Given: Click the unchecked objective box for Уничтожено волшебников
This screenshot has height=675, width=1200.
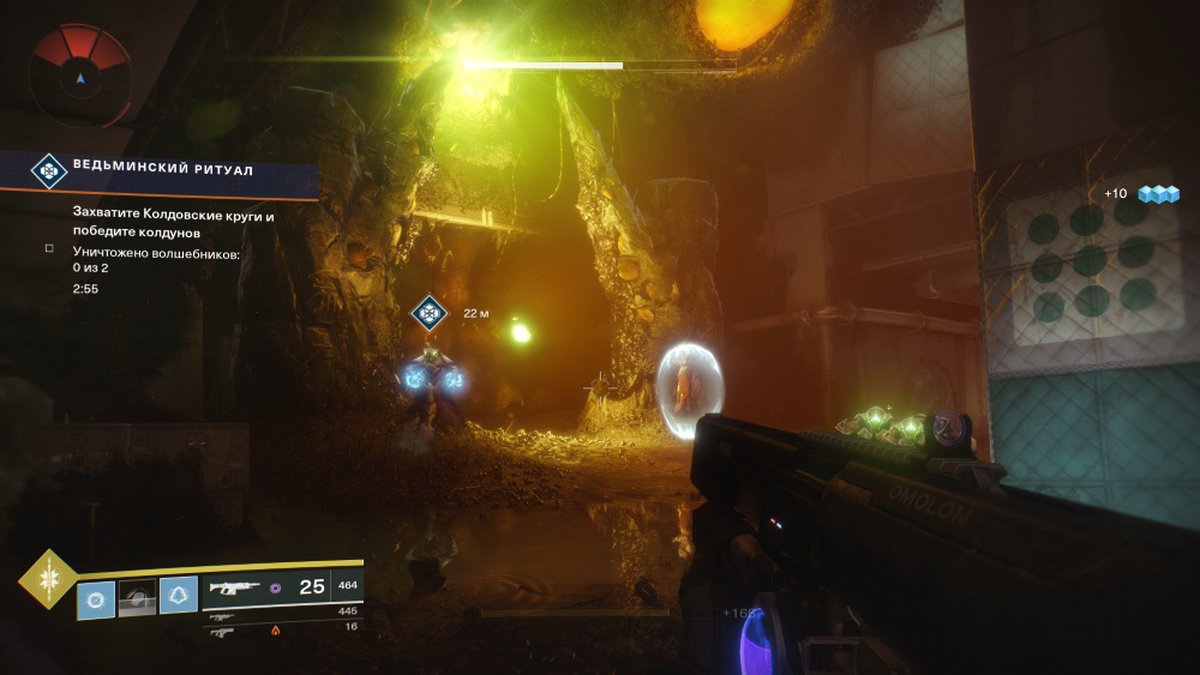Looking at the screenshot, I should [49, 247].
